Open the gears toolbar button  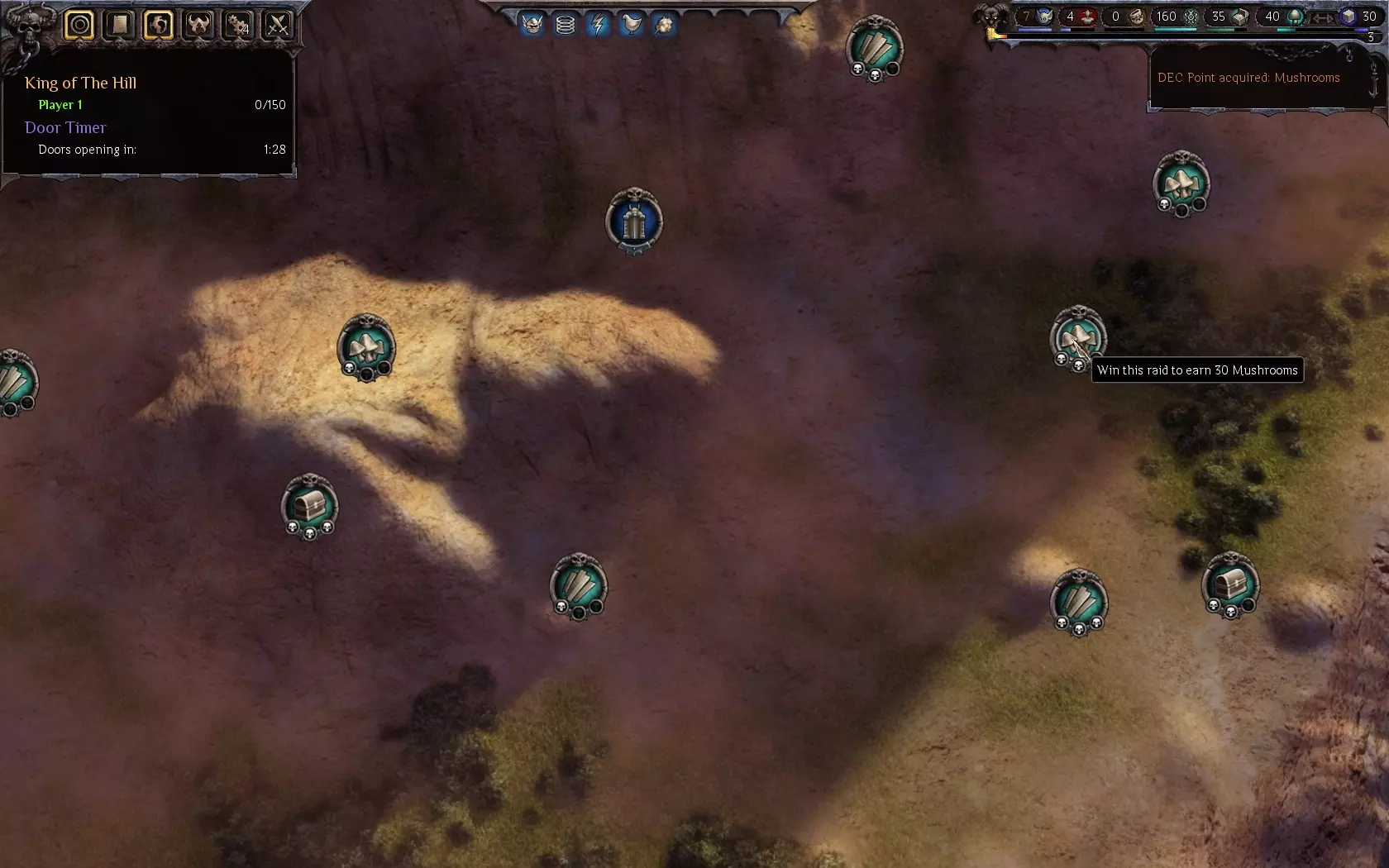(238, 25)
